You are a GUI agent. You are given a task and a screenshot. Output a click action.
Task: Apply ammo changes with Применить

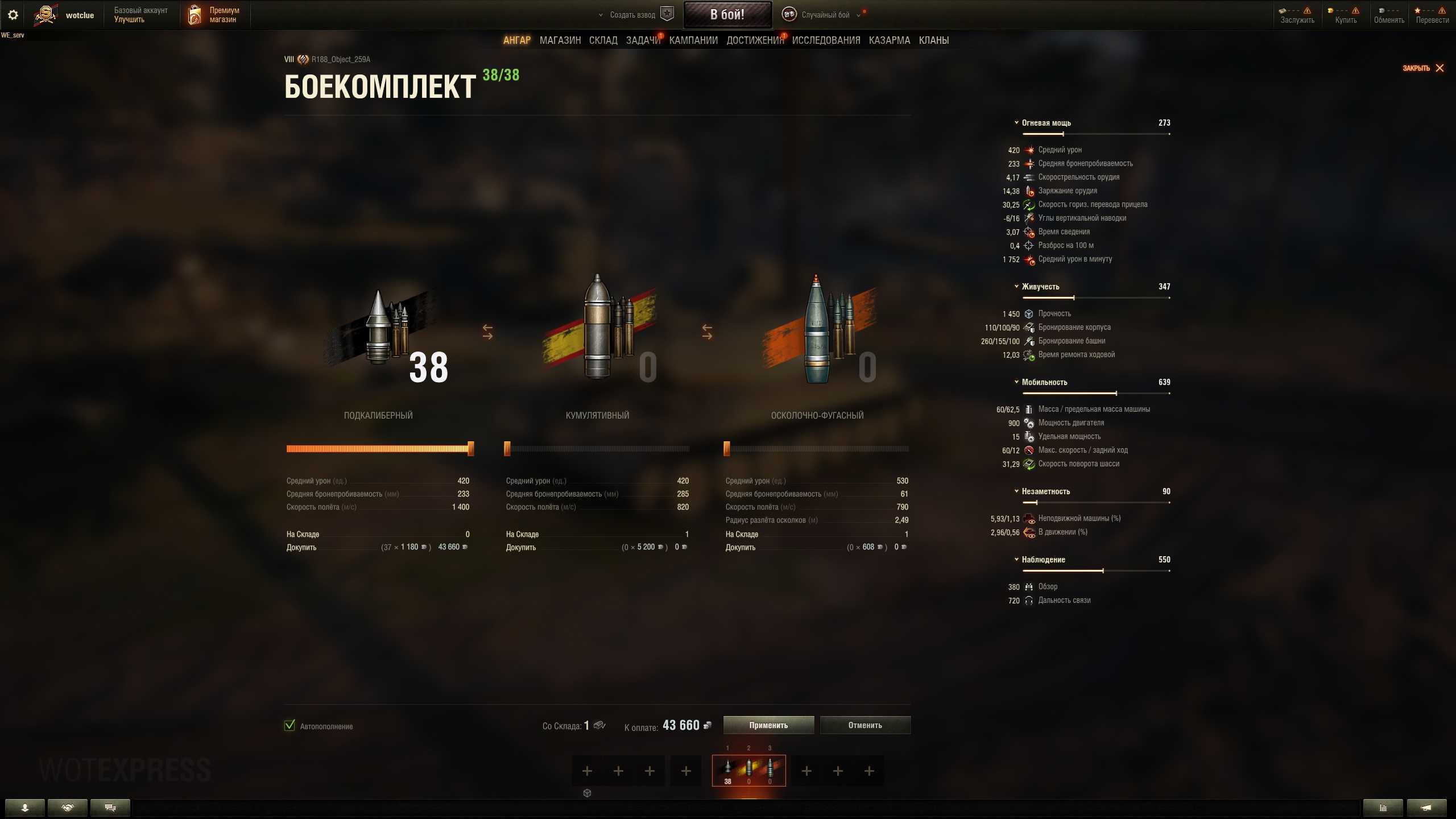(768, 725)
